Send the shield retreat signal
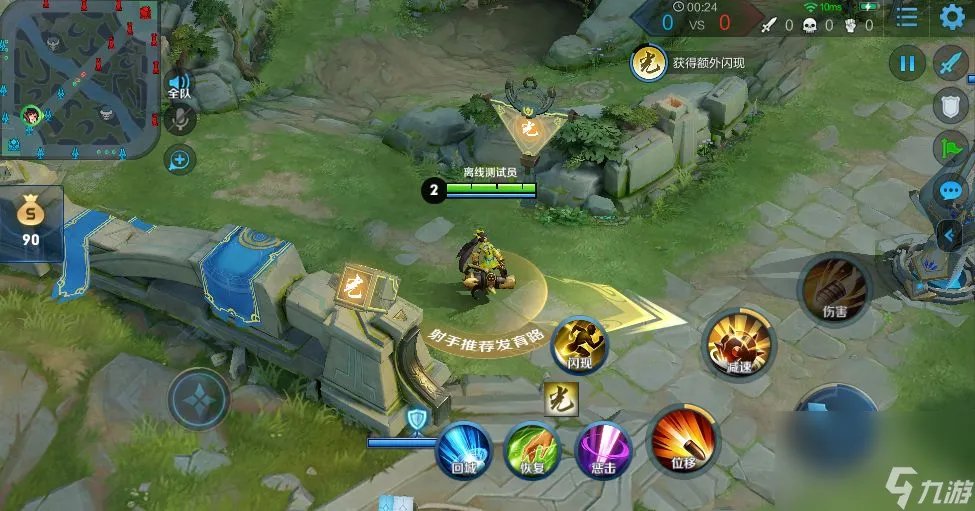975x511 pixels. point(951,105)
